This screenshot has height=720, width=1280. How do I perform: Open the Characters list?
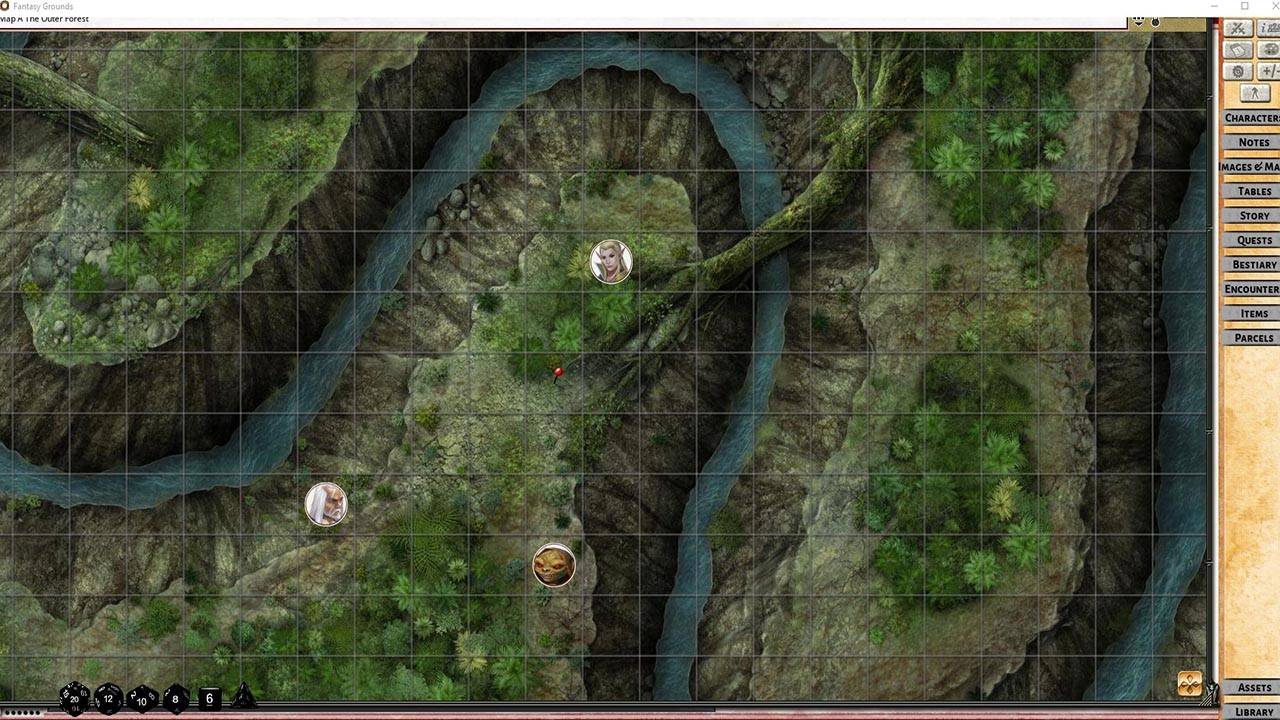click(x=1250, y=117)
